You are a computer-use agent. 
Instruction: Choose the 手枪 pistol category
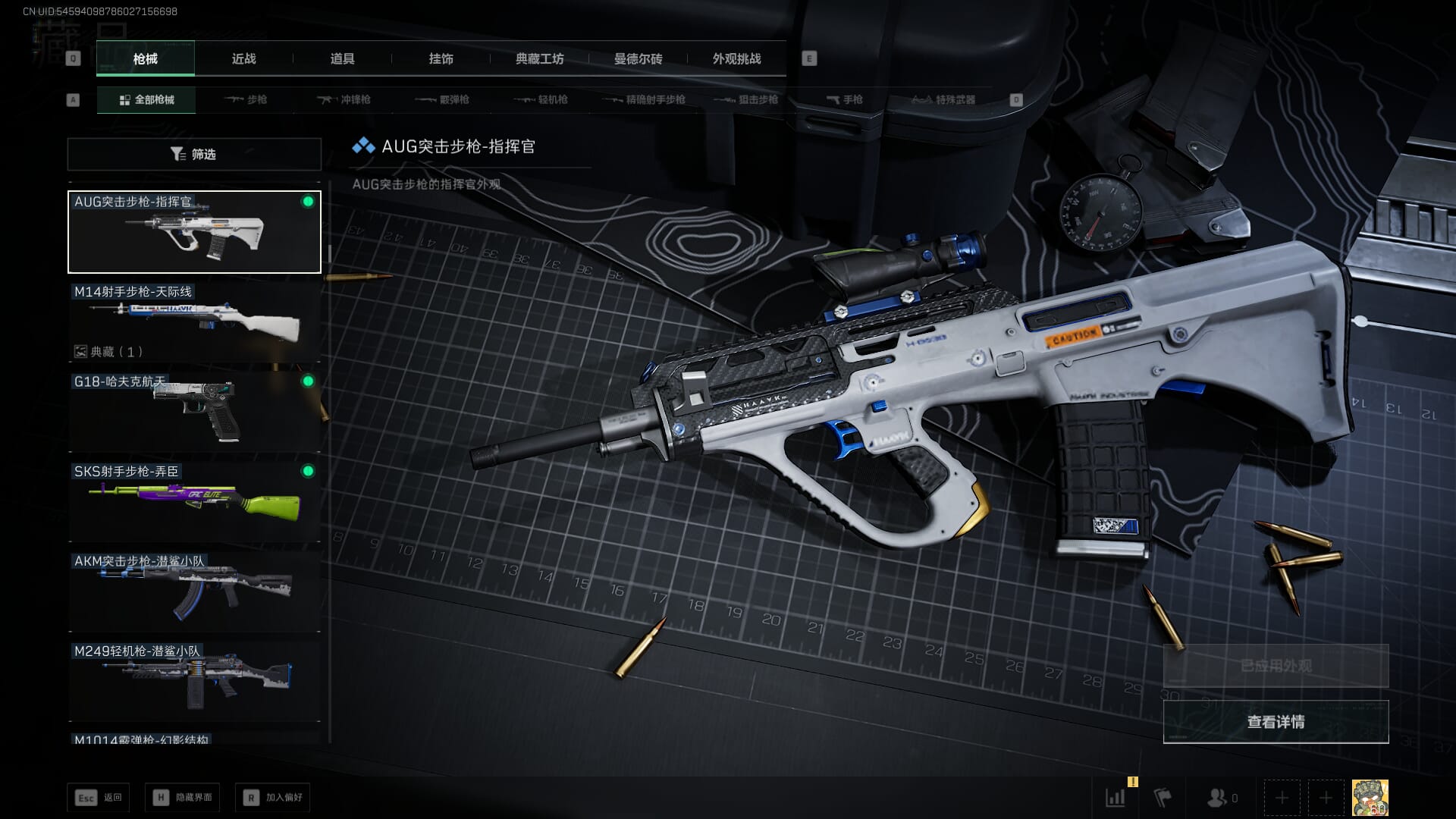(x=845, y=99)
